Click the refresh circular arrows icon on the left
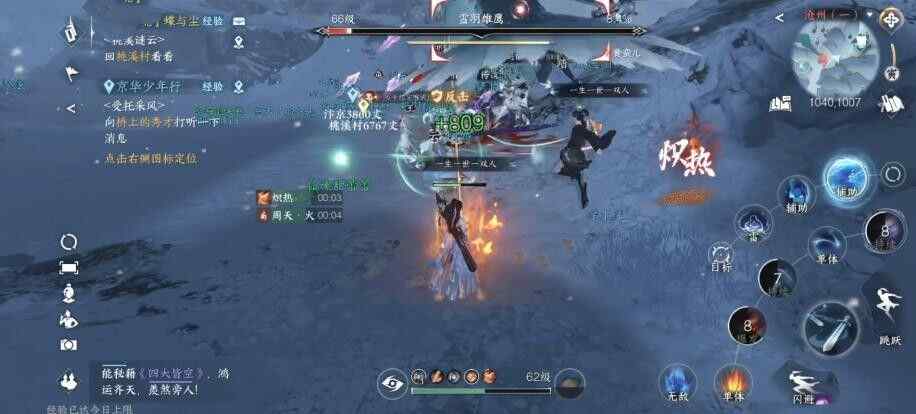The image size is (916, 414). click(x=69, y=241)
